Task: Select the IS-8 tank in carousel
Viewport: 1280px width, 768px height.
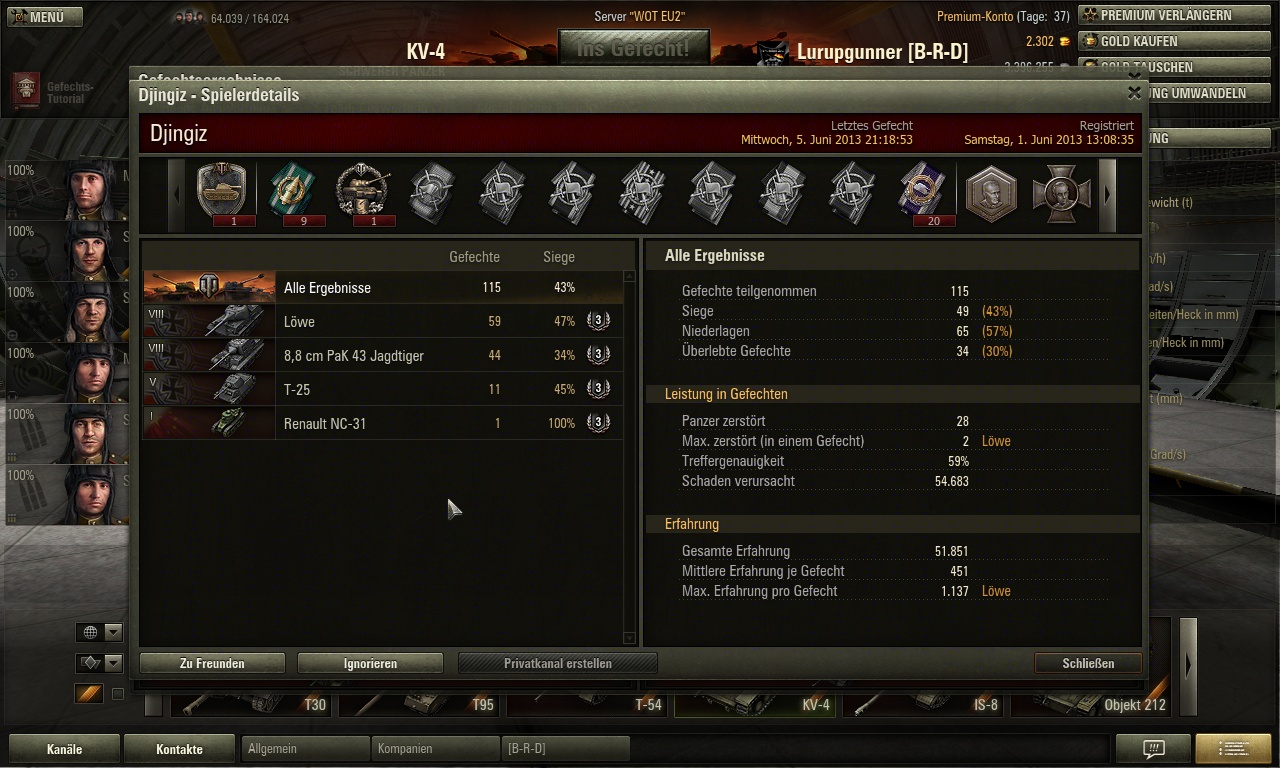Action: click(x=925, y=703)
